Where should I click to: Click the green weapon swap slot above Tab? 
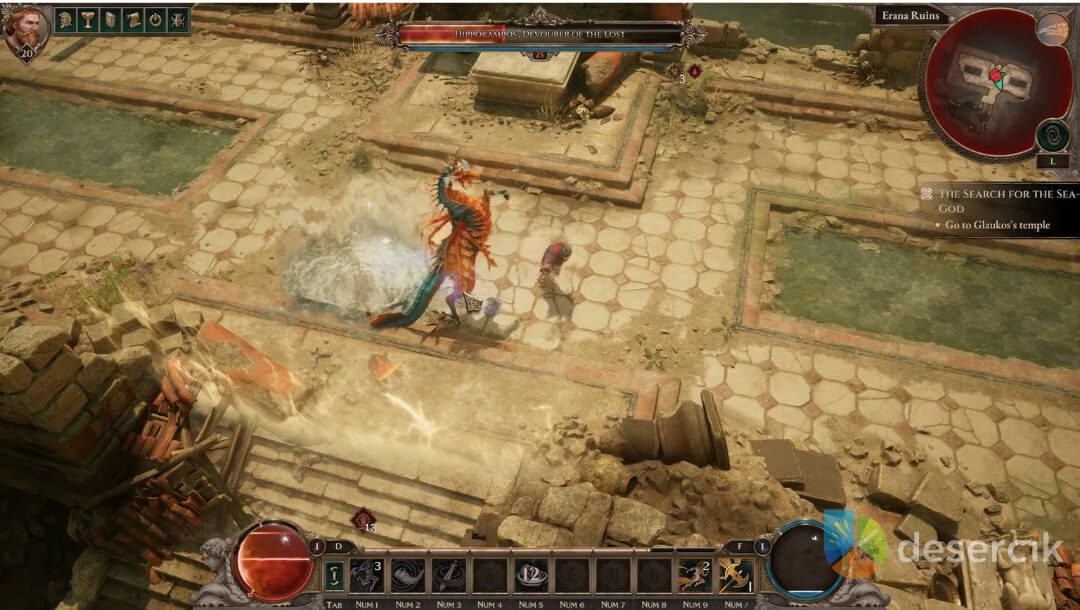(x=335, y=575)
